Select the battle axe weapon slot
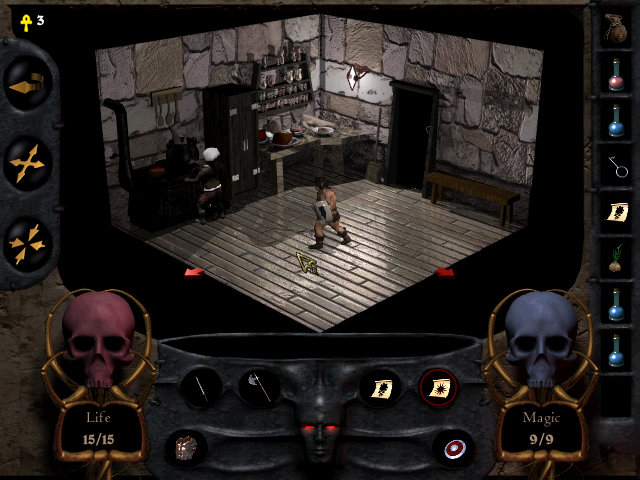Viewport: 640px width, 480px height. pyautogui.click(x=257, y=387)
